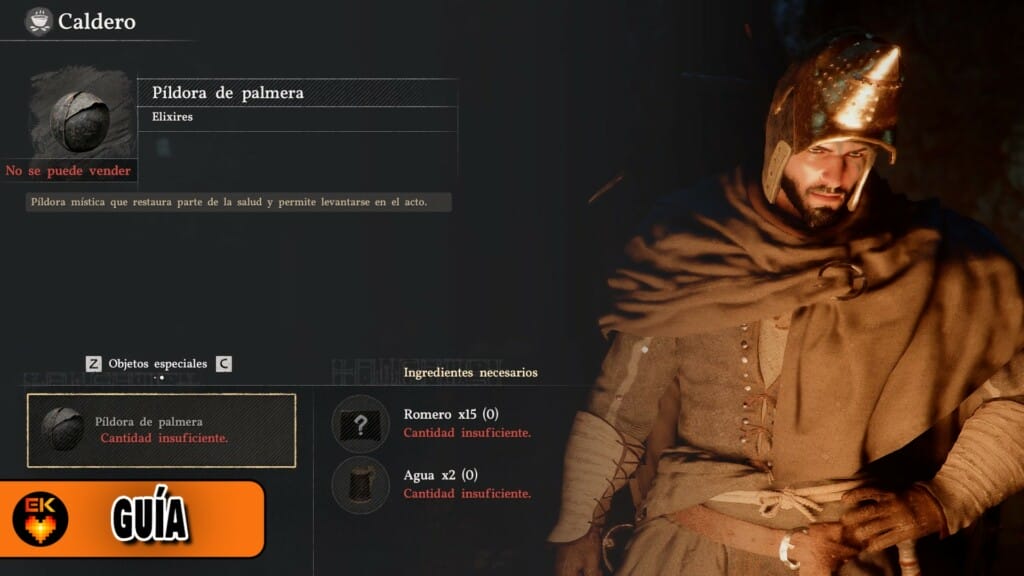Switch to the Objetos especiales tab
The height and width of the screenshot is (576, 1024).
point(158,364)
